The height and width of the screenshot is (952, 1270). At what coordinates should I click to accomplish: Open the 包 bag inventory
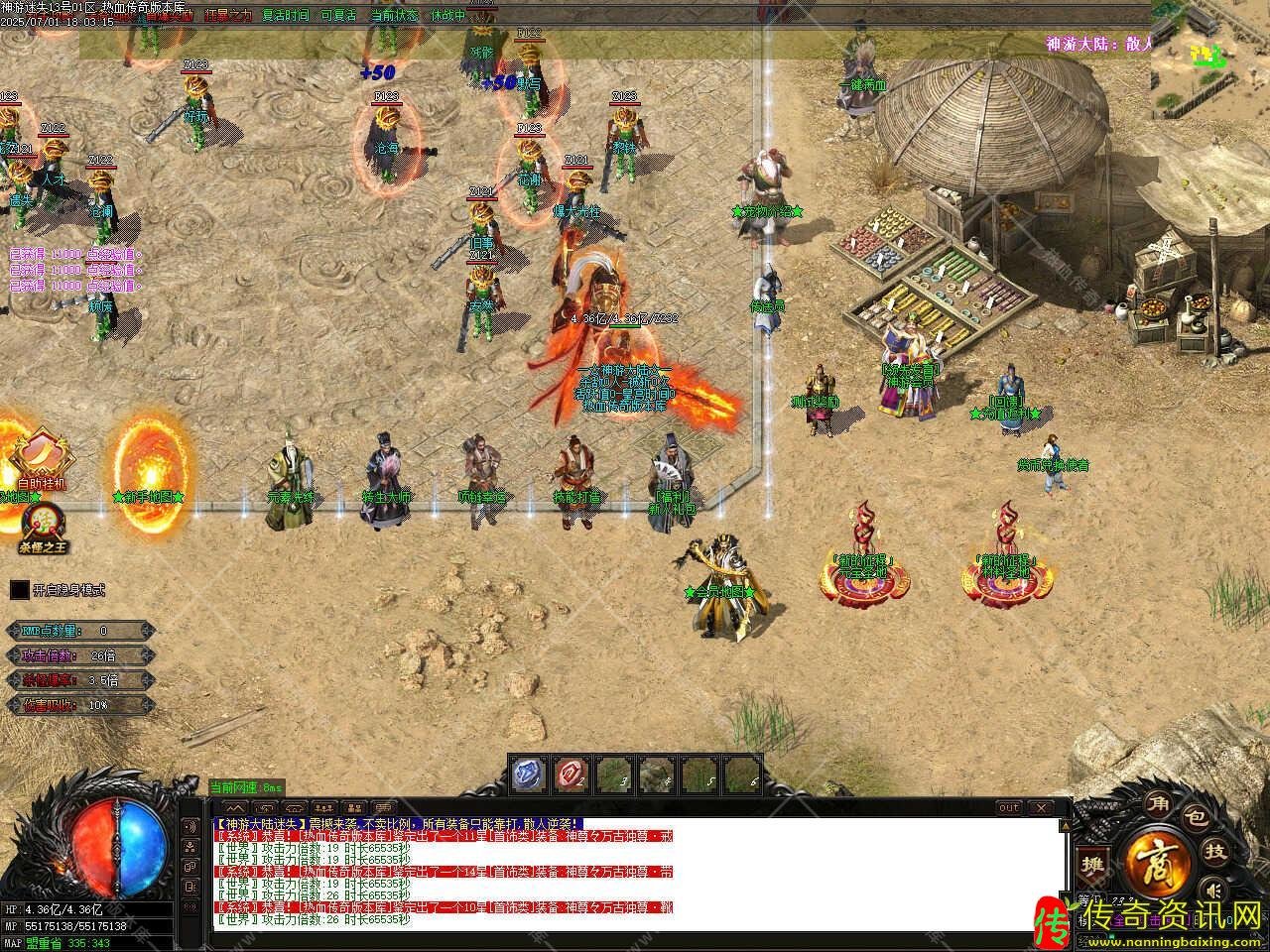click(1198, 819)
